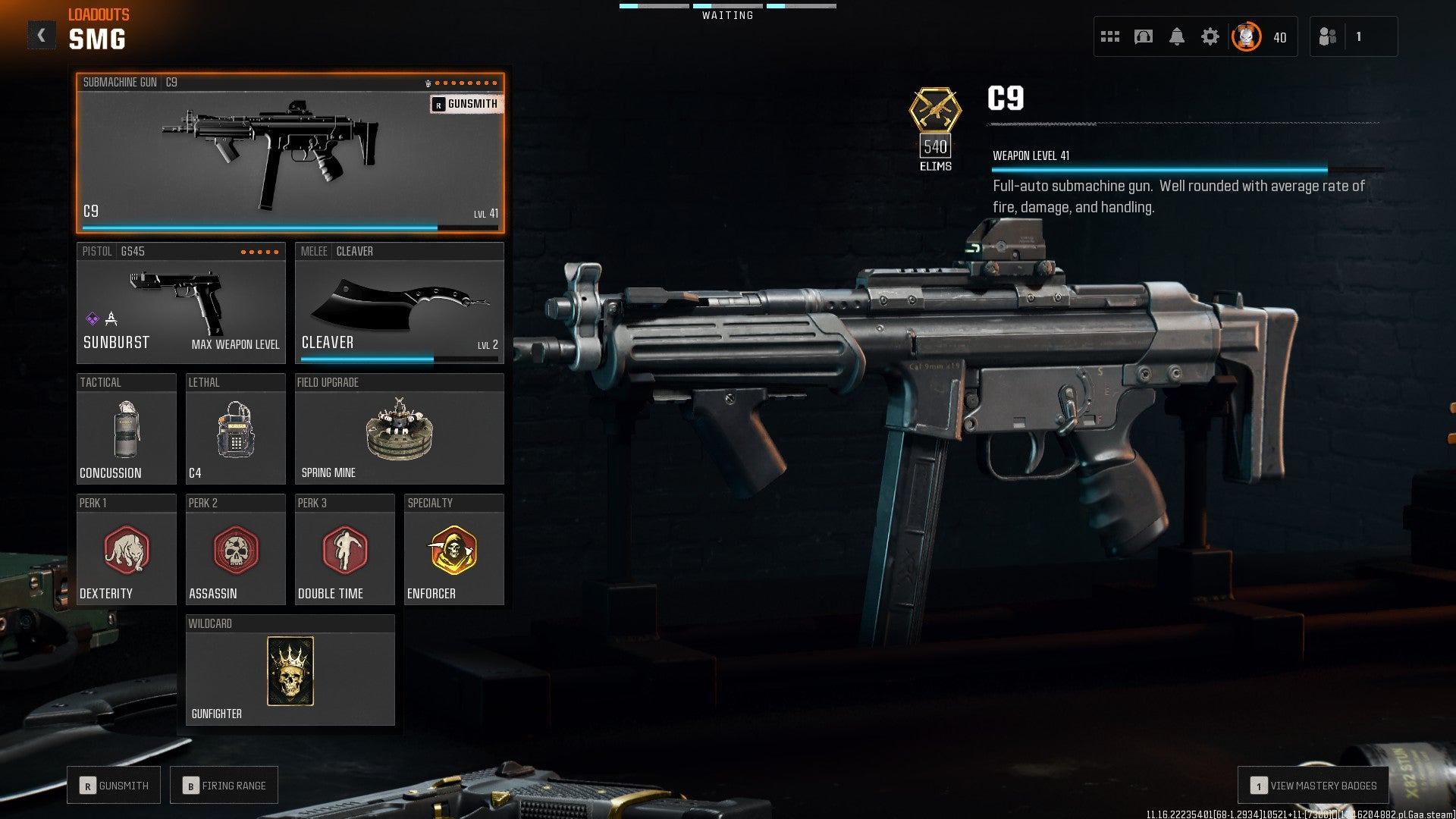Viewport: 1456px width, 819px height.
Task: Enter the Firing Range
Action: coord(224,785)
